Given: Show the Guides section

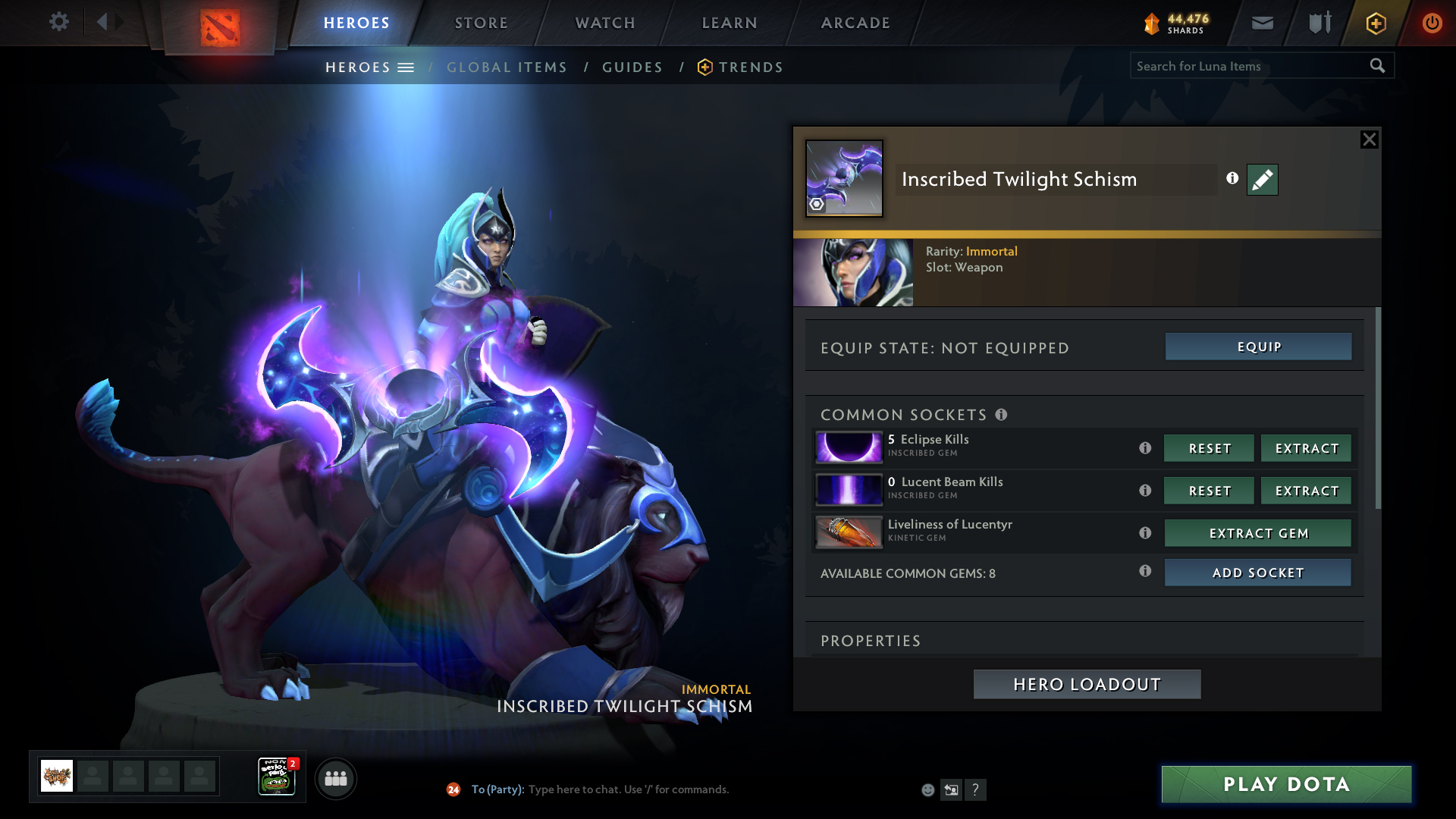Looking at the screenshot, I should pos(632,67).
